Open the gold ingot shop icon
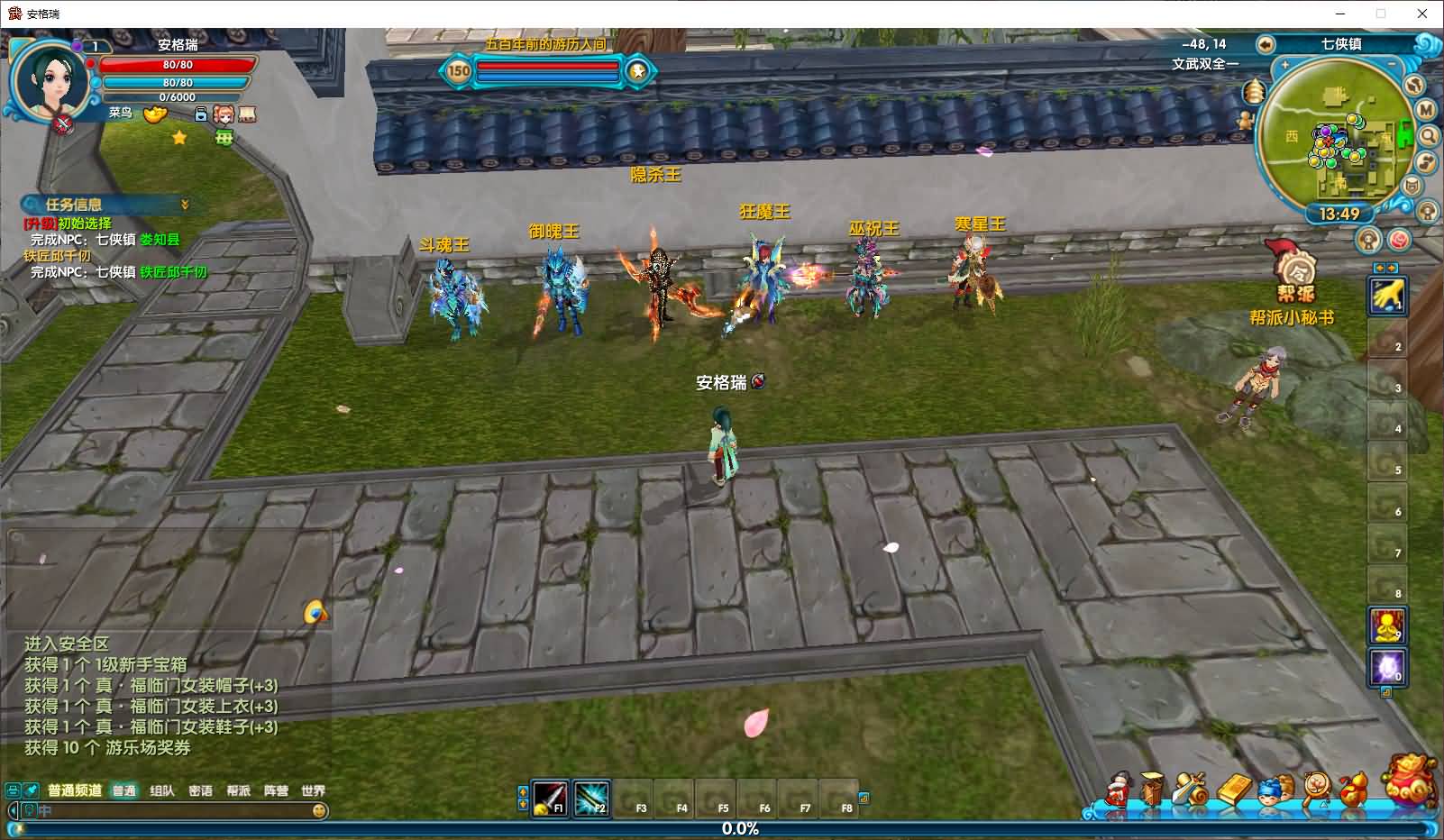1444x840 pixels. tap(155, 114)
